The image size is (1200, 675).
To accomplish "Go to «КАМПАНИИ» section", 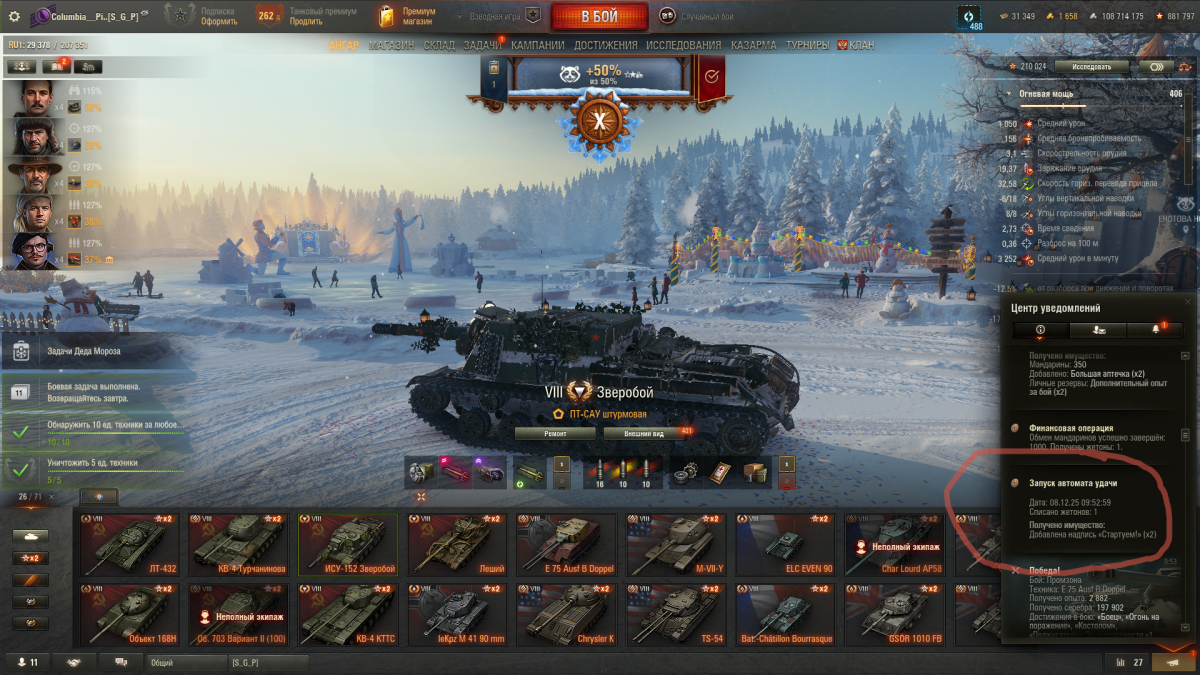I will coord(537,45).
